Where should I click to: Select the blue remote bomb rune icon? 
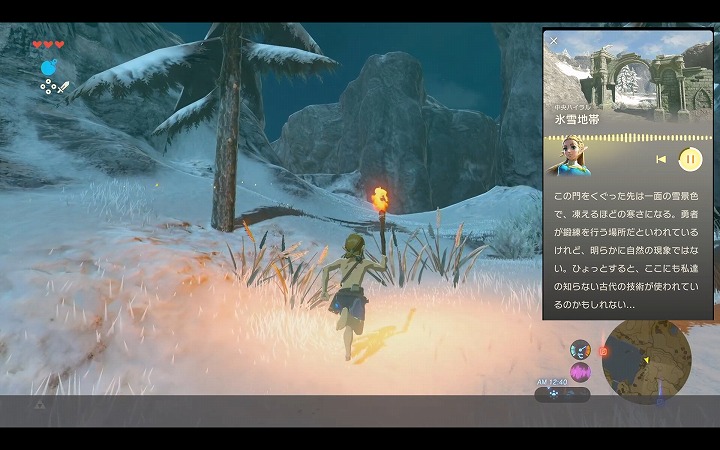(x=47, y=67)
